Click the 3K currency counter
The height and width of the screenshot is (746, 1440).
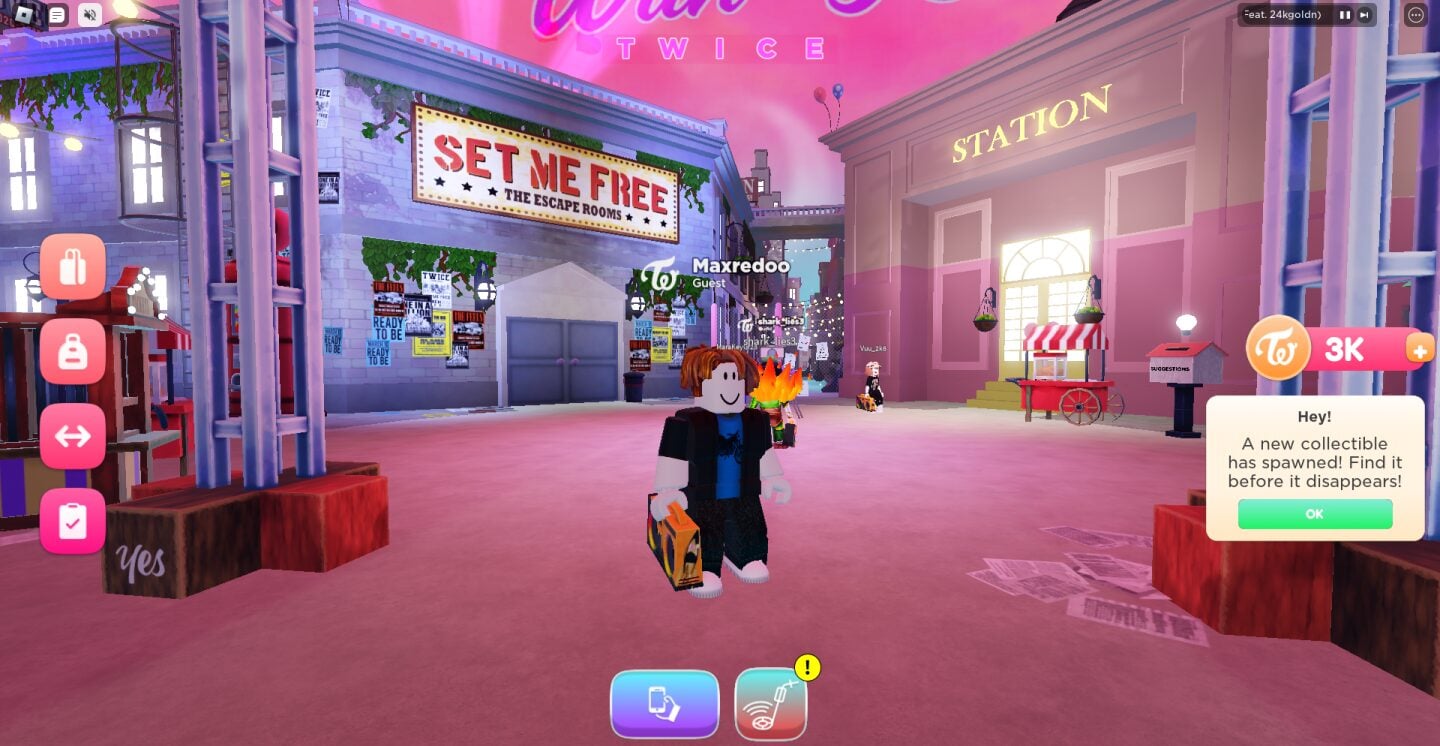[x=1345, y=350]
